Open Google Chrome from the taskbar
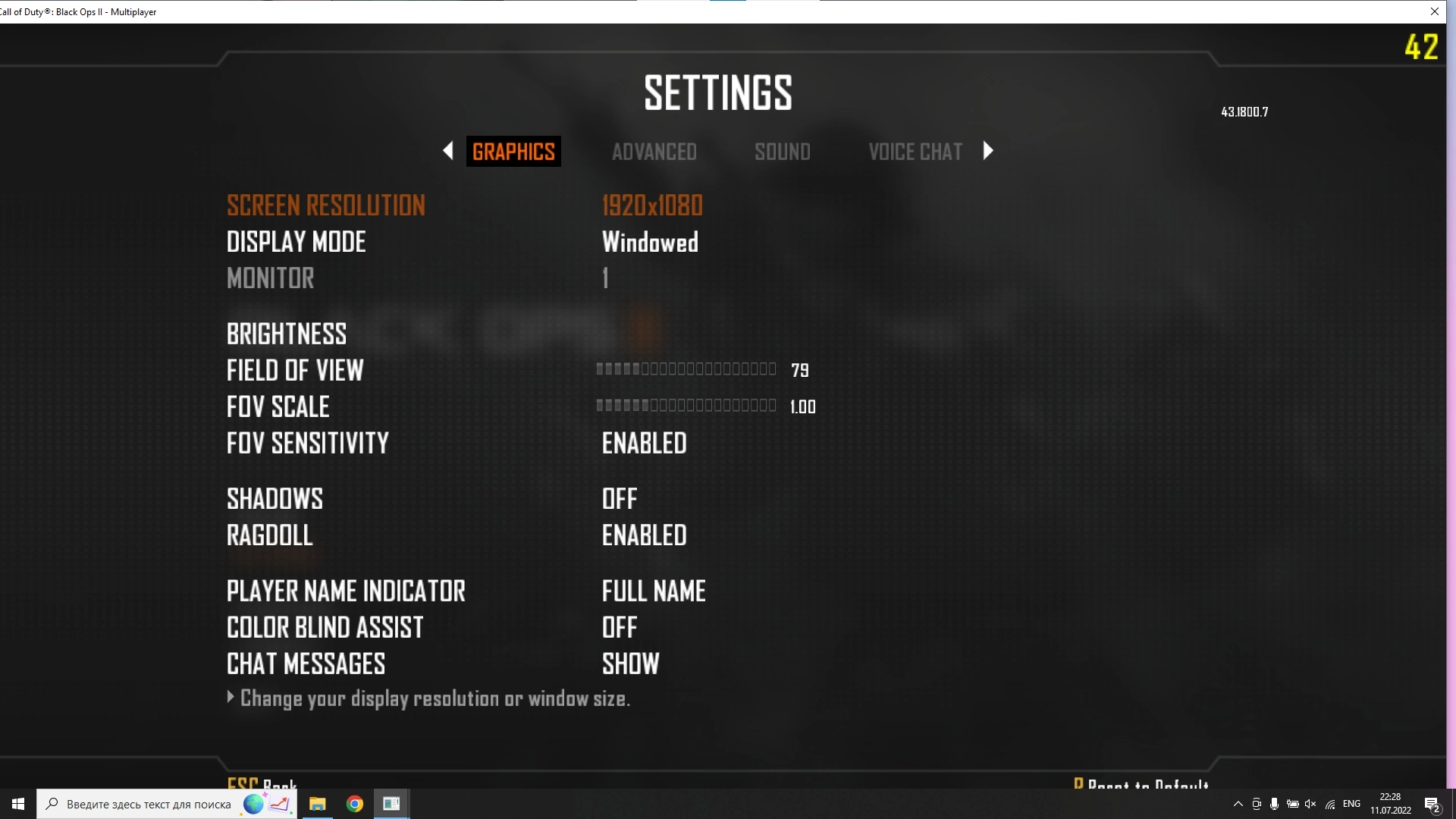Viewport: 1456px width, 819px height. (x=355, y=804)
